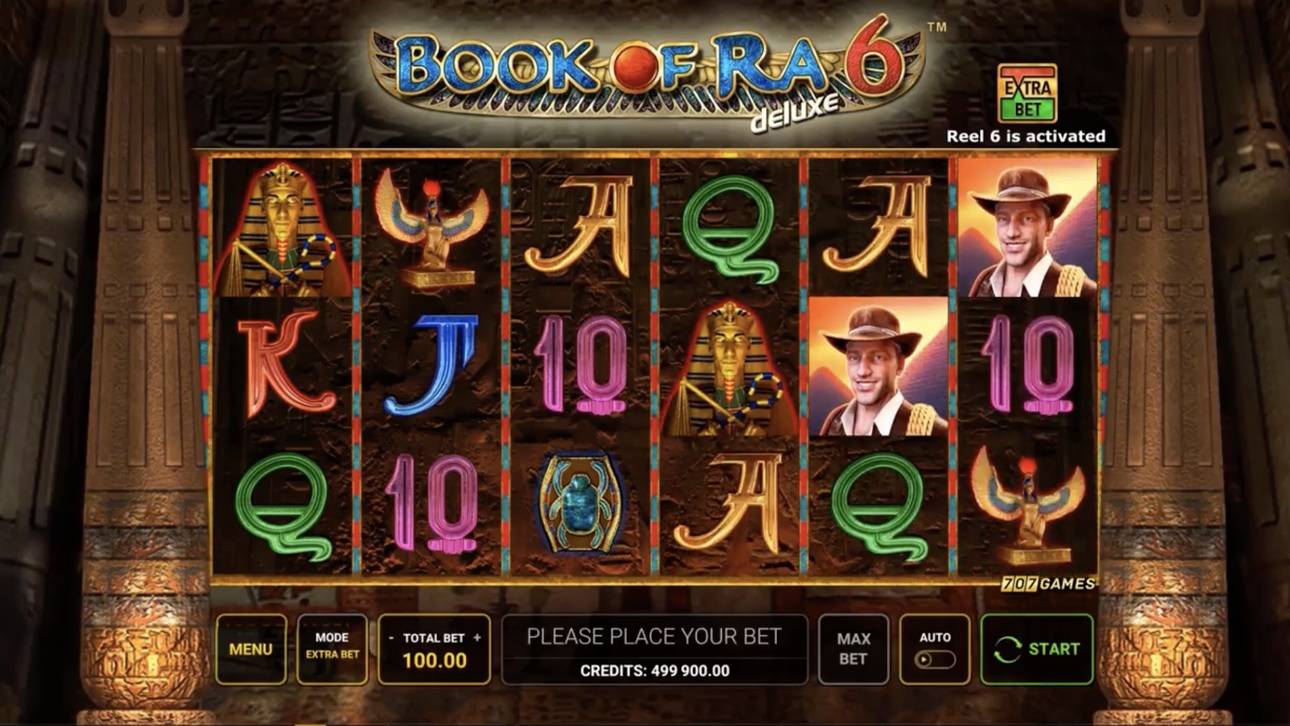1290x726 pixels.
Task: Toggle Extra Bet mode via the Mode button
Action: (331, 648)
